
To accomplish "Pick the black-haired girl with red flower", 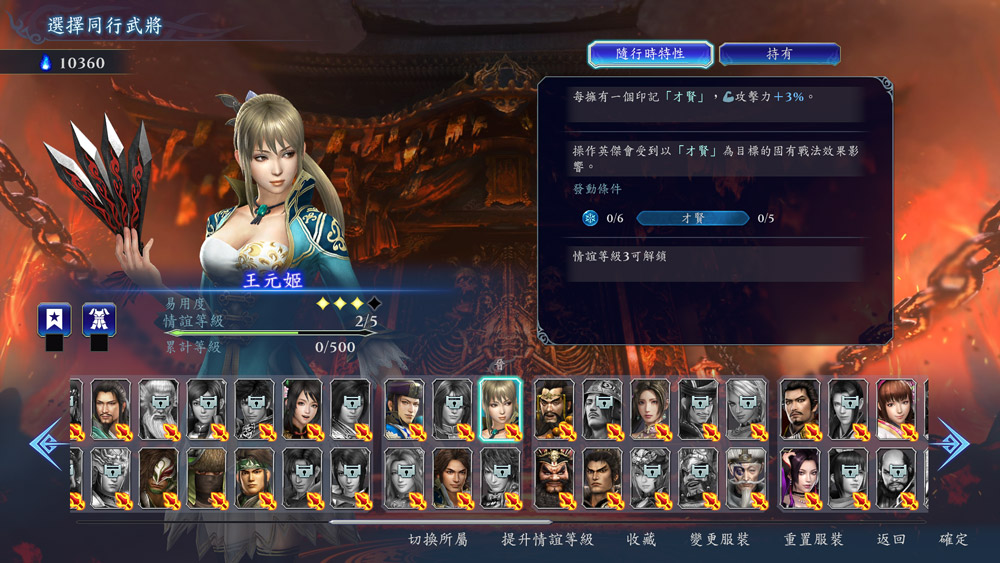I will click(x=302, y=408).
